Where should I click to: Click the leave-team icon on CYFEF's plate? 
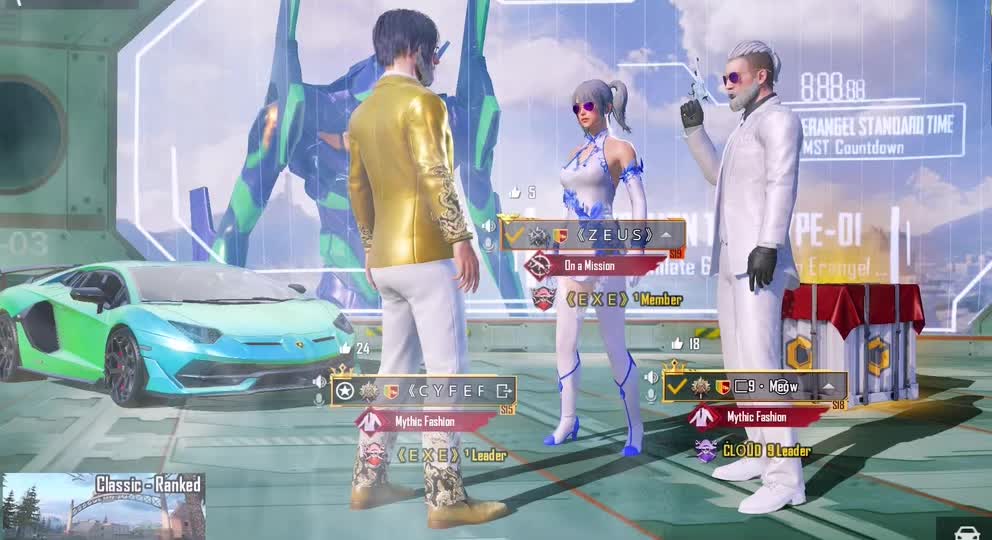[x=504, y=390]
